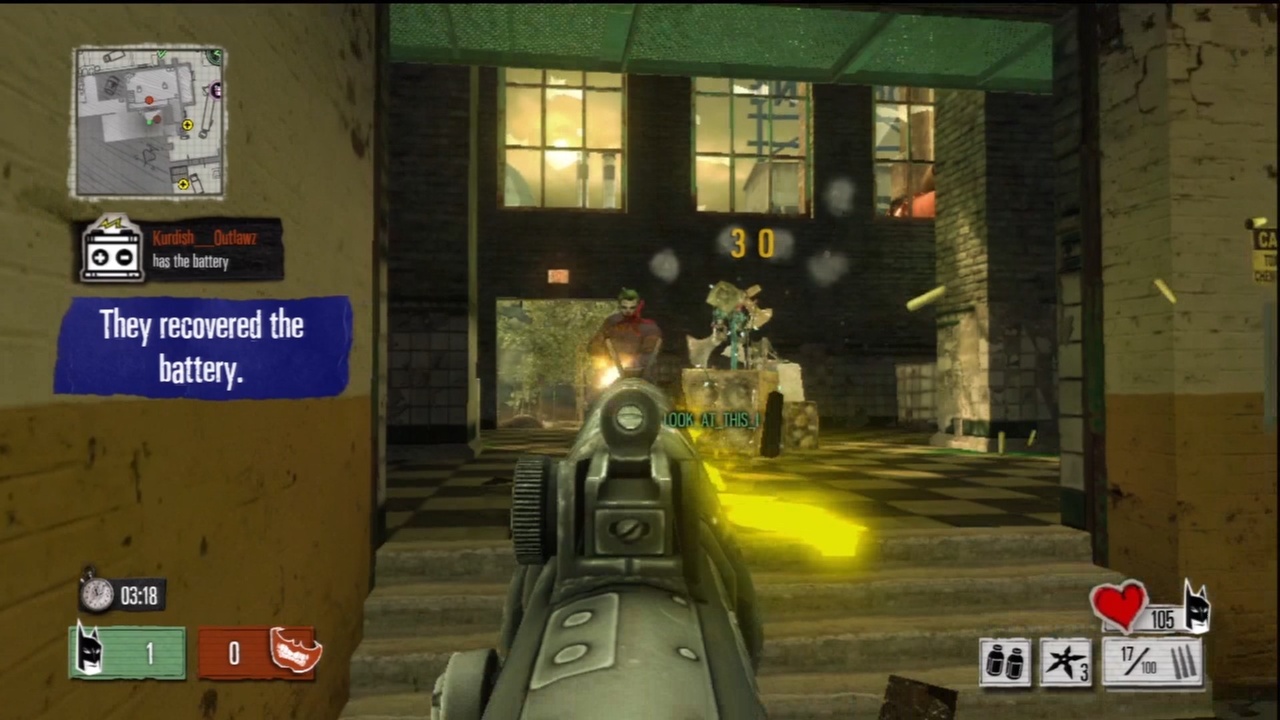
Task: Click the Batman team score toggle
Action: pos(127,653)
